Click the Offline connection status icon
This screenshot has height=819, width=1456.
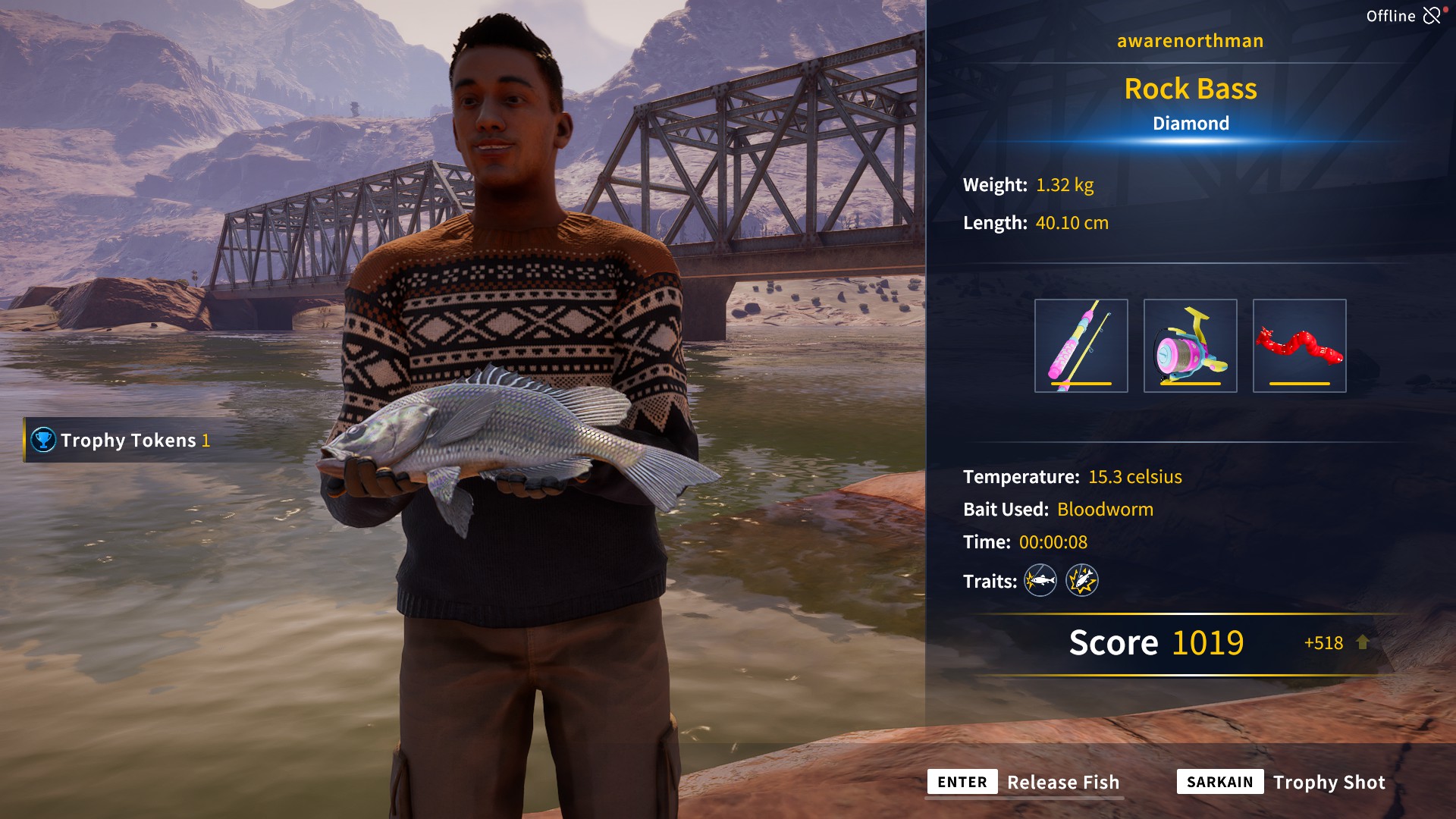coord(1431,16)
